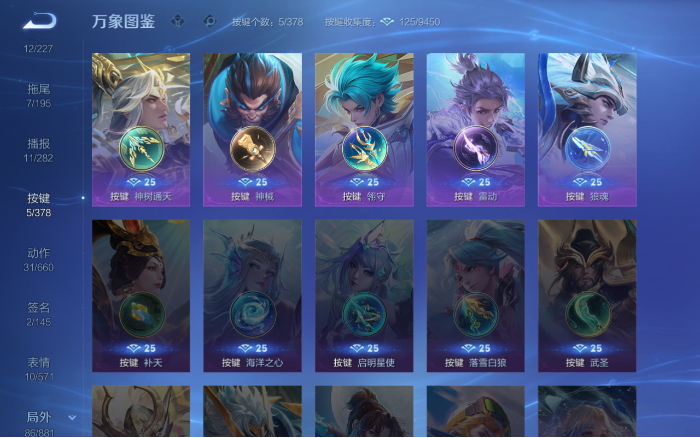
Task: Select the 按键 category tab
Action: 39,205
